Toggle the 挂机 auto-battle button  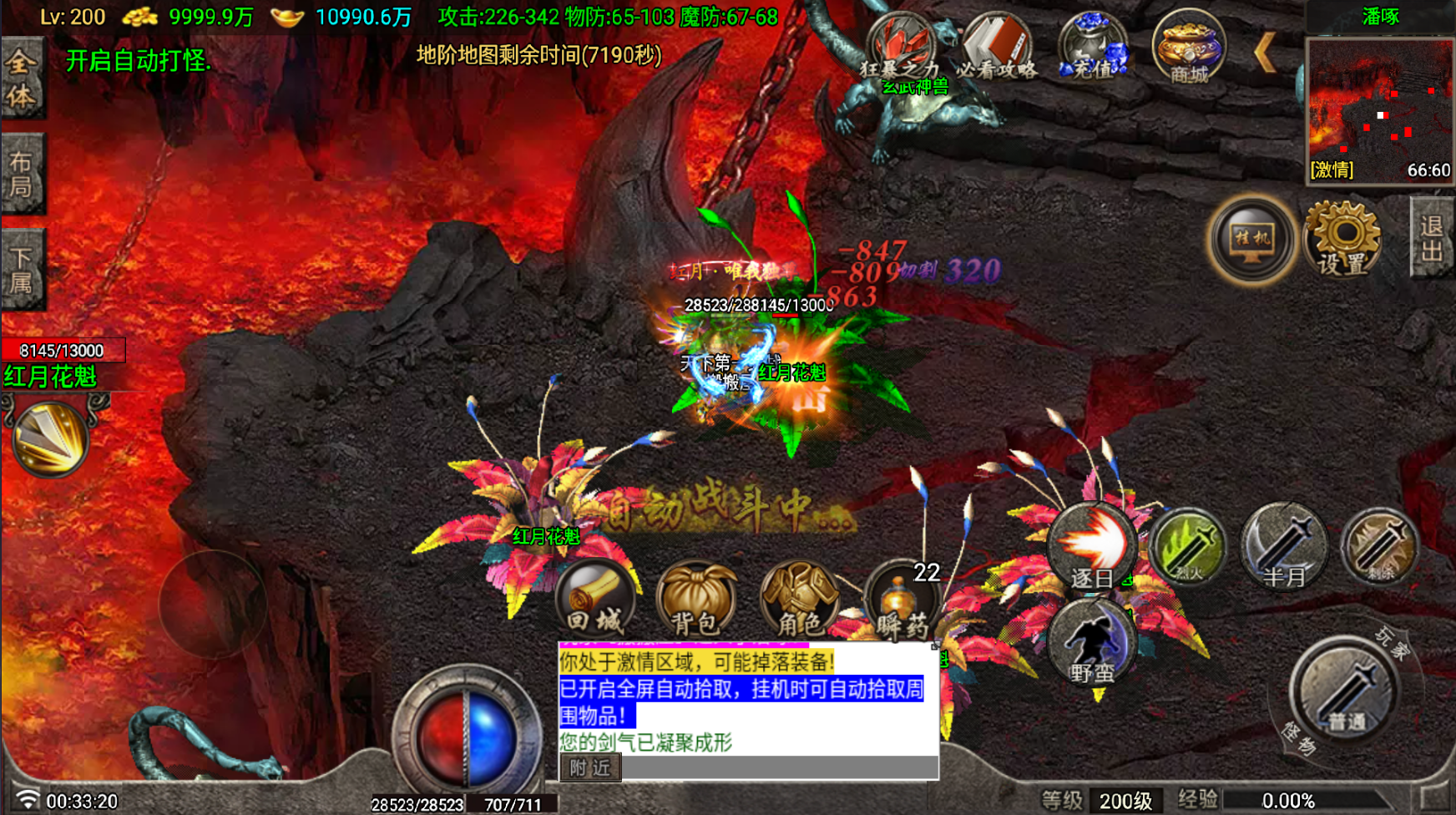pyautogui.click(x=1251, y=240)
